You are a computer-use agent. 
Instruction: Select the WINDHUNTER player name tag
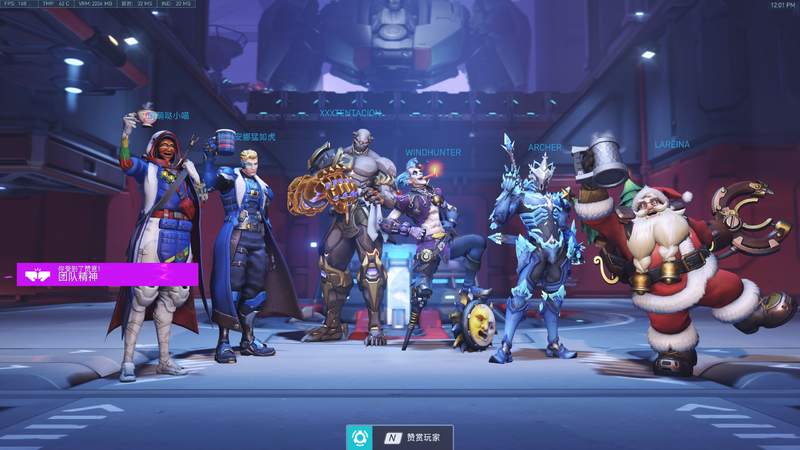point(433,153)
